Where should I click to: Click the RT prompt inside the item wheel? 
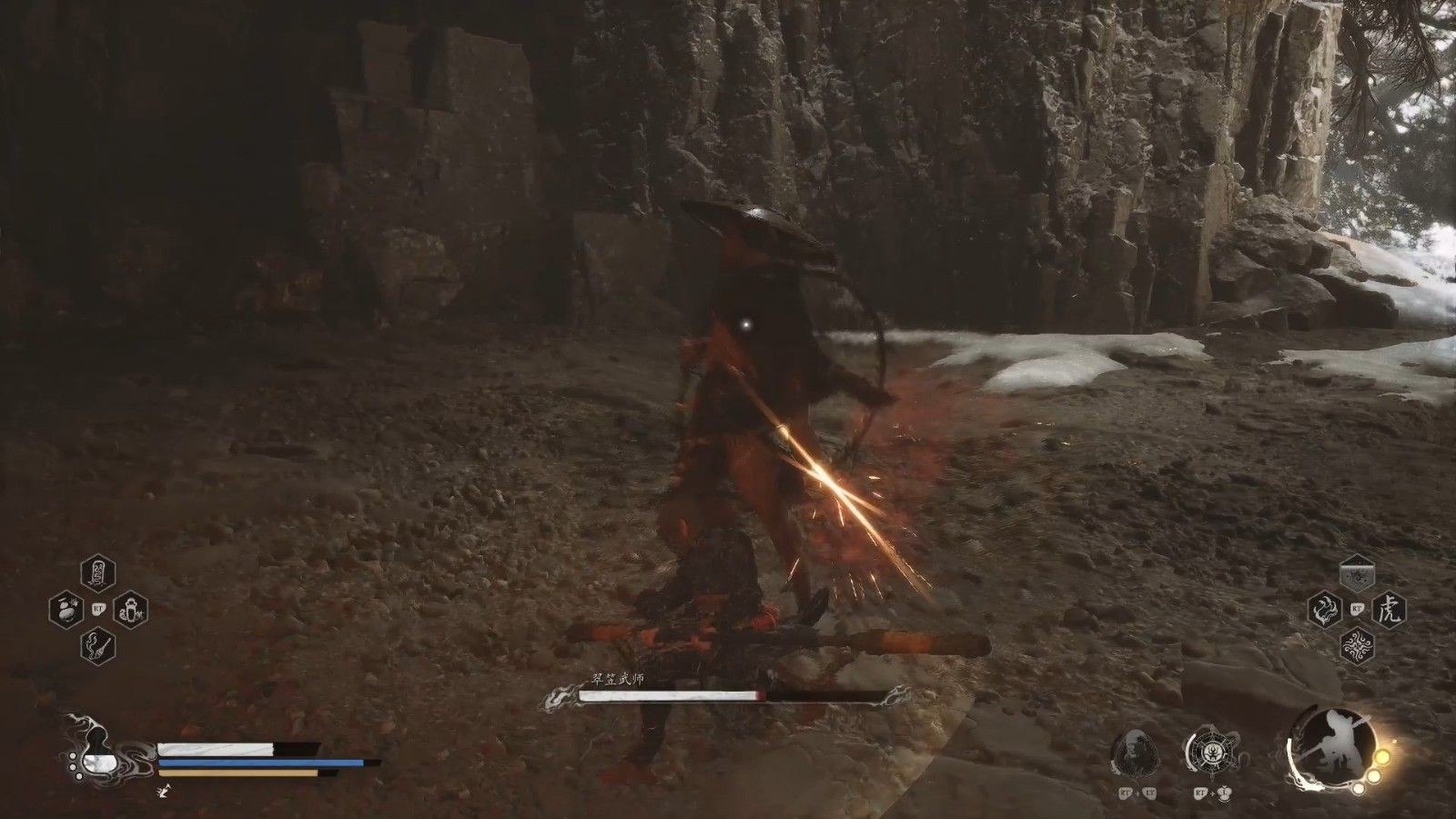click(x=99, y=608)
